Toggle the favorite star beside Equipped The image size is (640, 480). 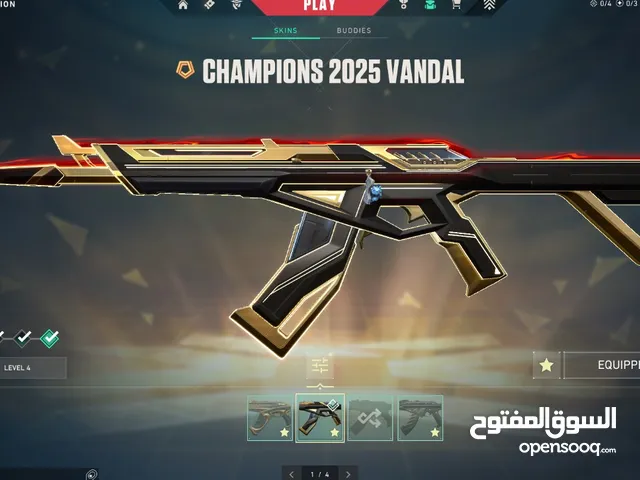[x=546, y=367]
